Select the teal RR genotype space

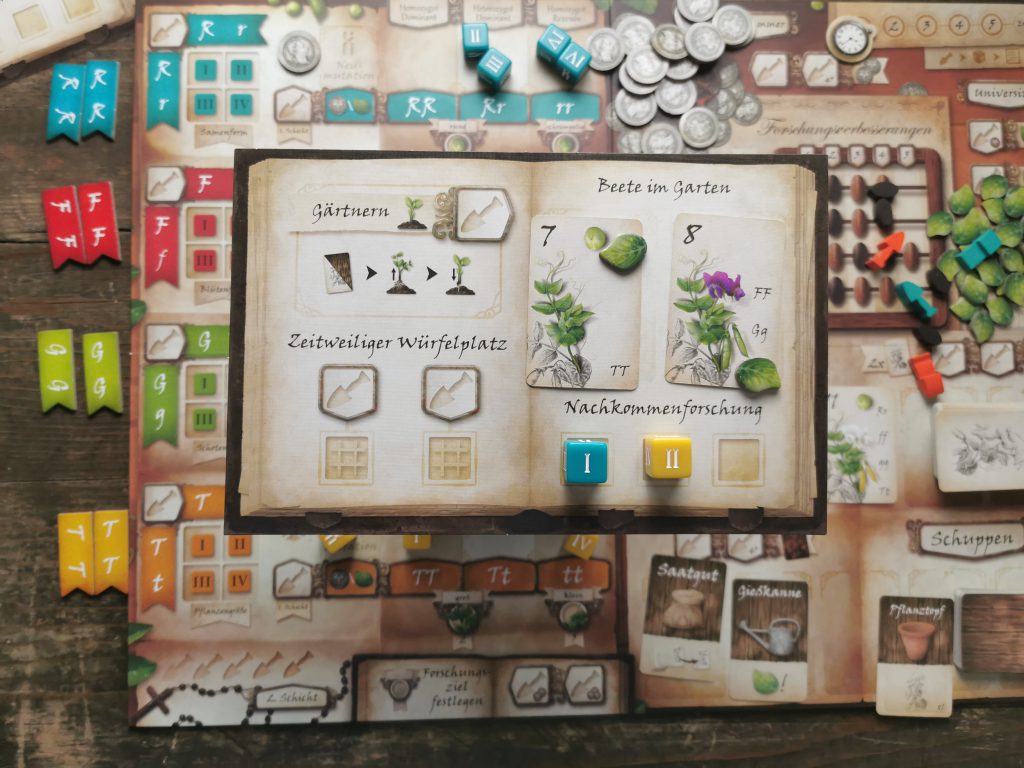(420, 106)
